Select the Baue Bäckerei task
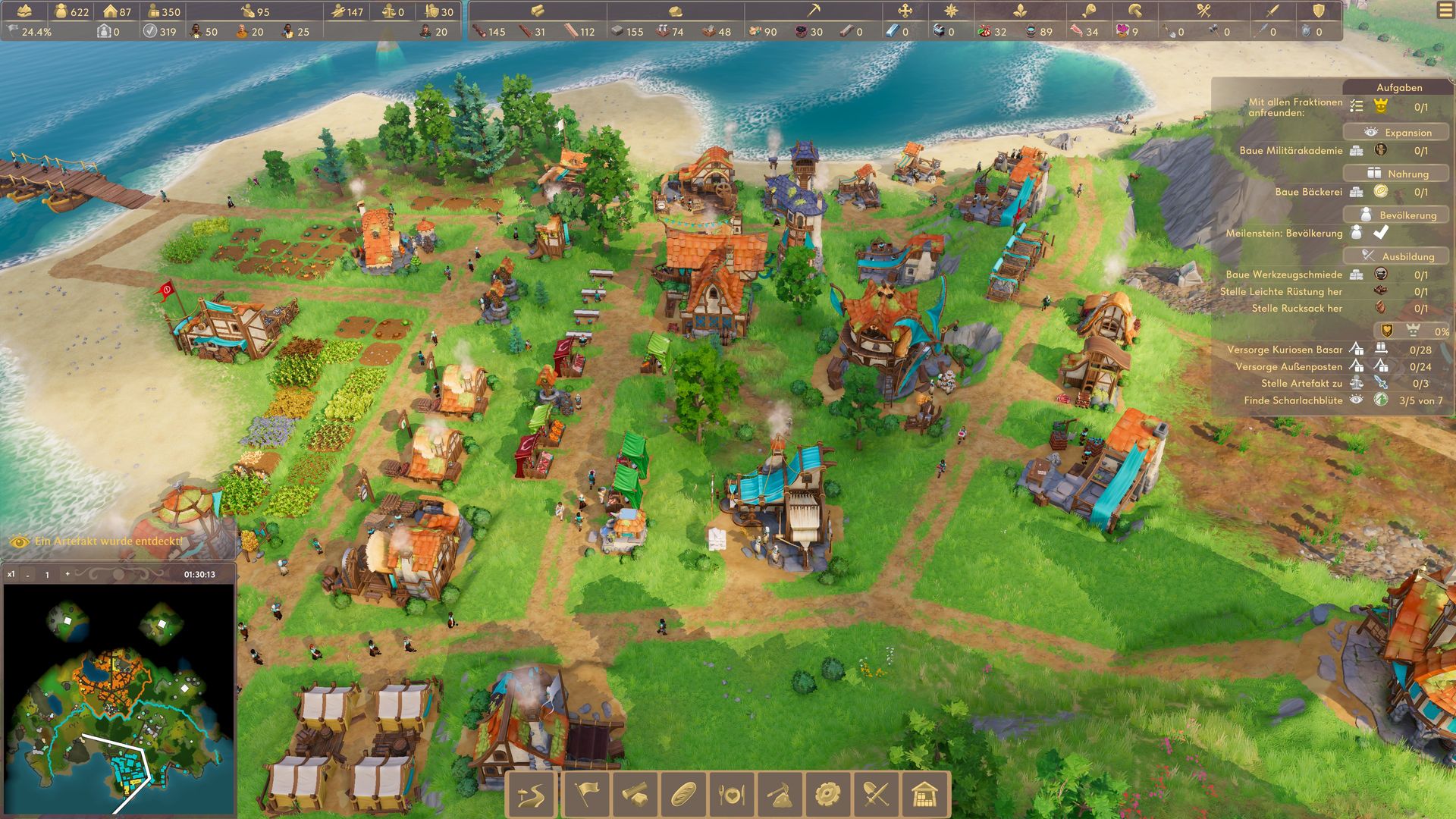The height and width of the screenshot is (819, 1456). coord(1308,192)
